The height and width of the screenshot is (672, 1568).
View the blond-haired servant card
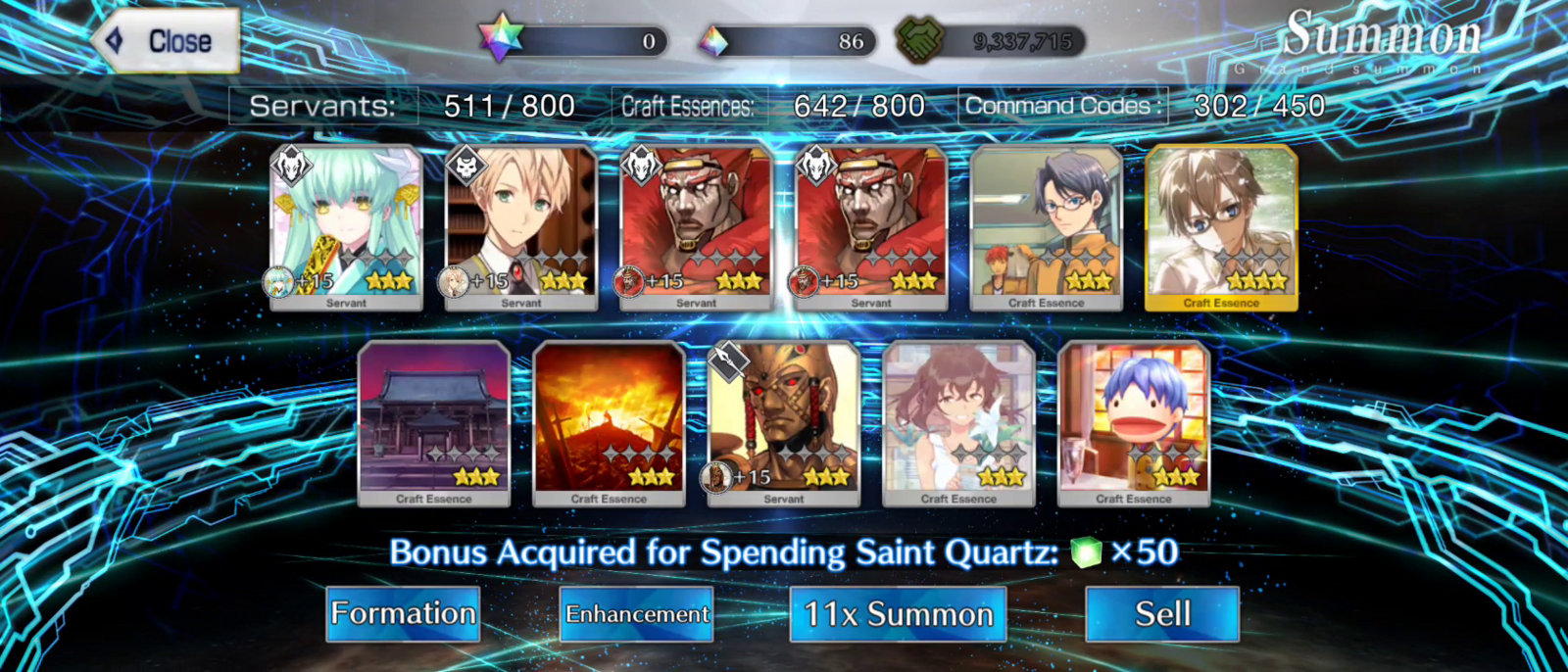tap(520, 226)
